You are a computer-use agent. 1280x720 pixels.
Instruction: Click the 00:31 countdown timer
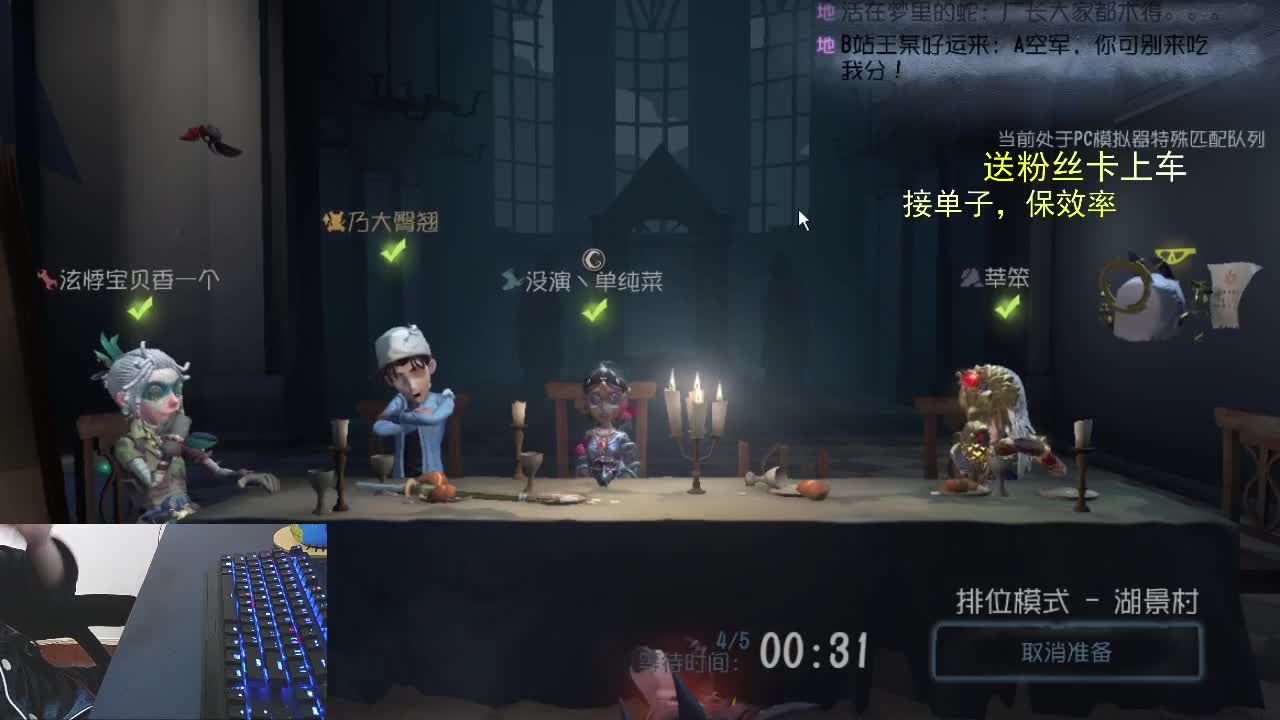[815, 650]
